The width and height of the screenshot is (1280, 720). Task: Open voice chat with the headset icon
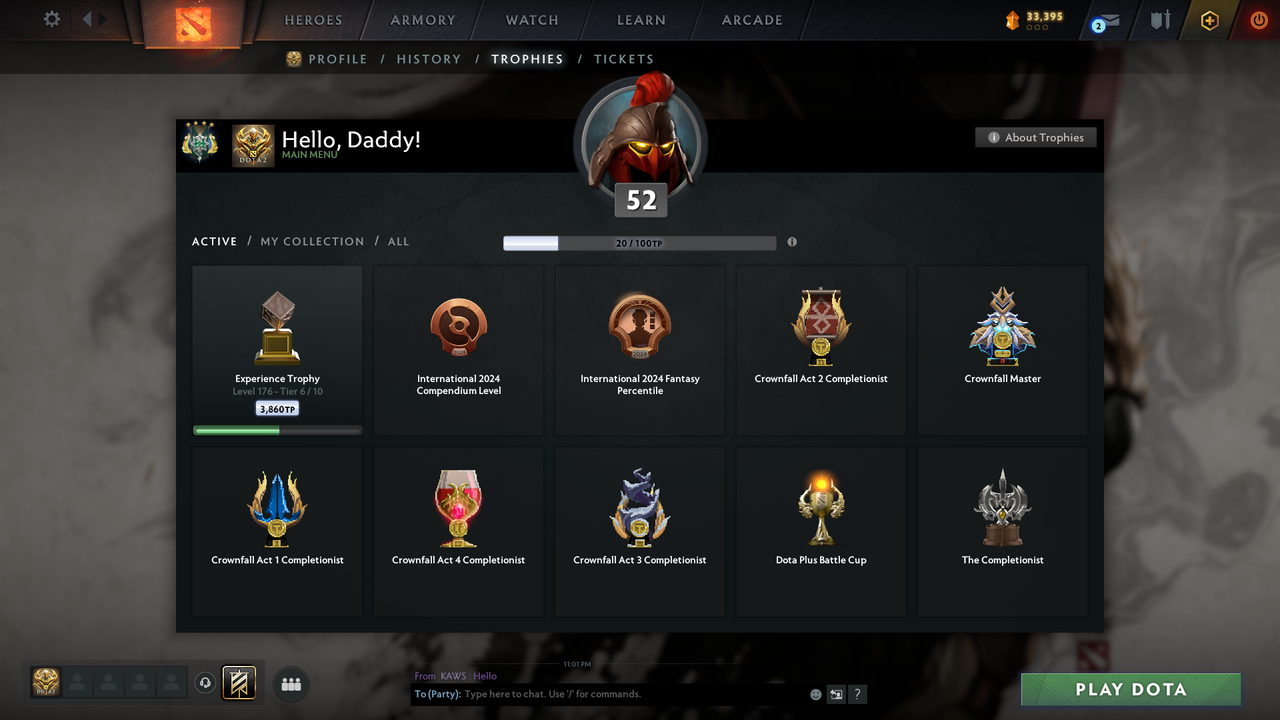point(206,682)
